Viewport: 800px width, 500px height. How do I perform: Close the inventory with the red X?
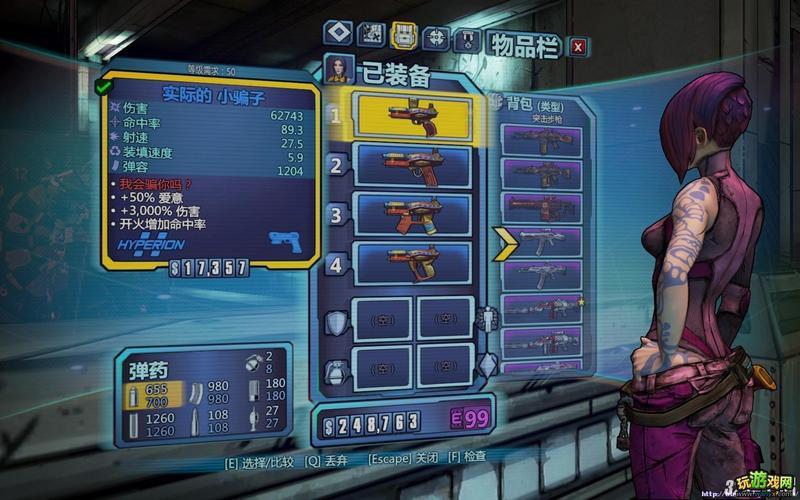(x=578, y=45)
